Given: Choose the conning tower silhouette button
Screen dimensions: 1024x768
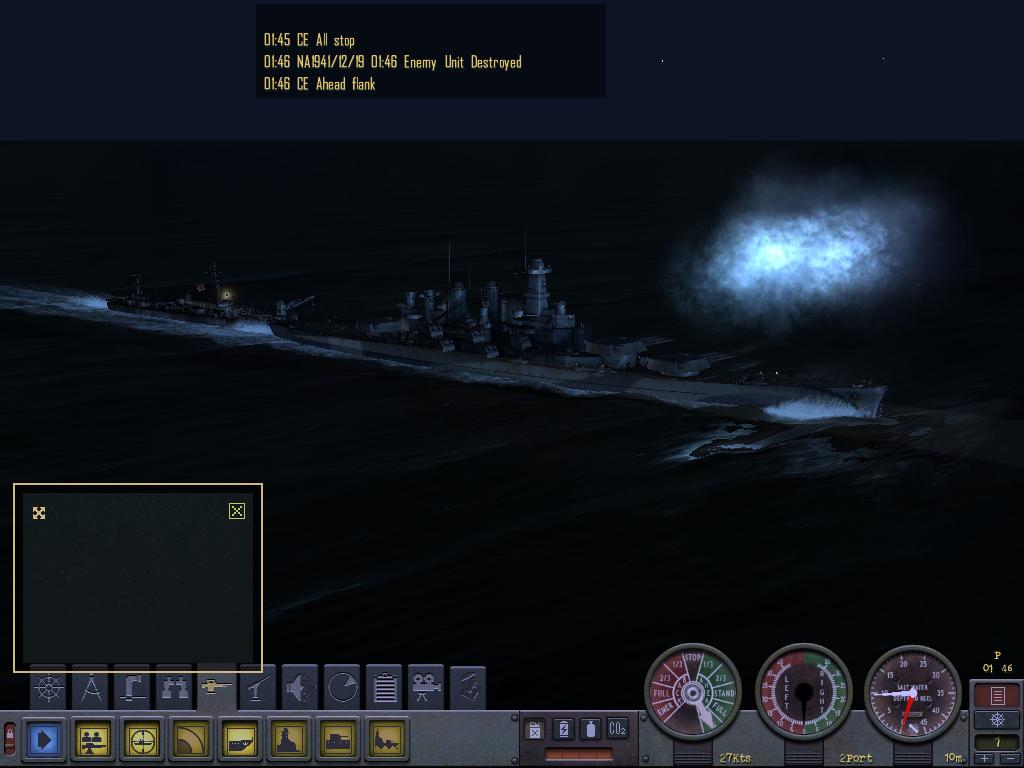Looking at the screenshot, I should pos(290,740).
